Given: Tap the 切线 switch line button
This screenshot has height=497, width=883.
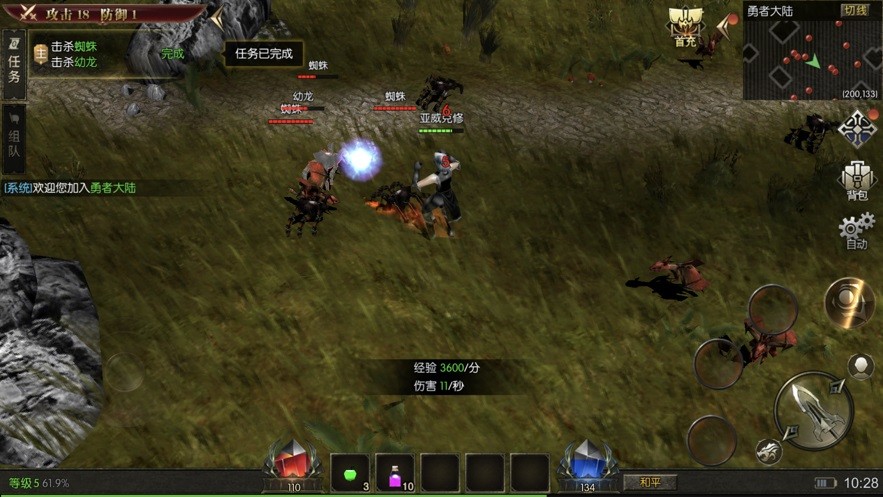Looking at the screenshot, I should [855, 10].
